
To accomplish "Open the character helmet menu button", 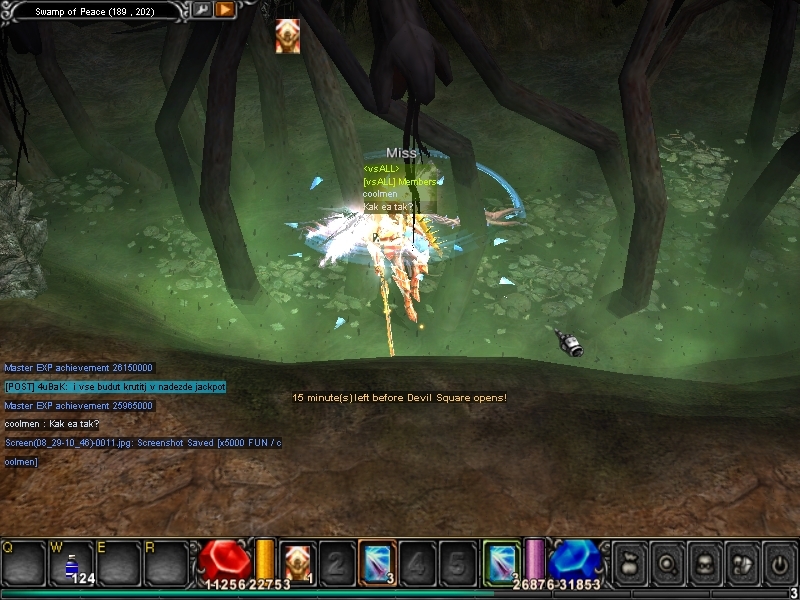I will click(704, 562).
